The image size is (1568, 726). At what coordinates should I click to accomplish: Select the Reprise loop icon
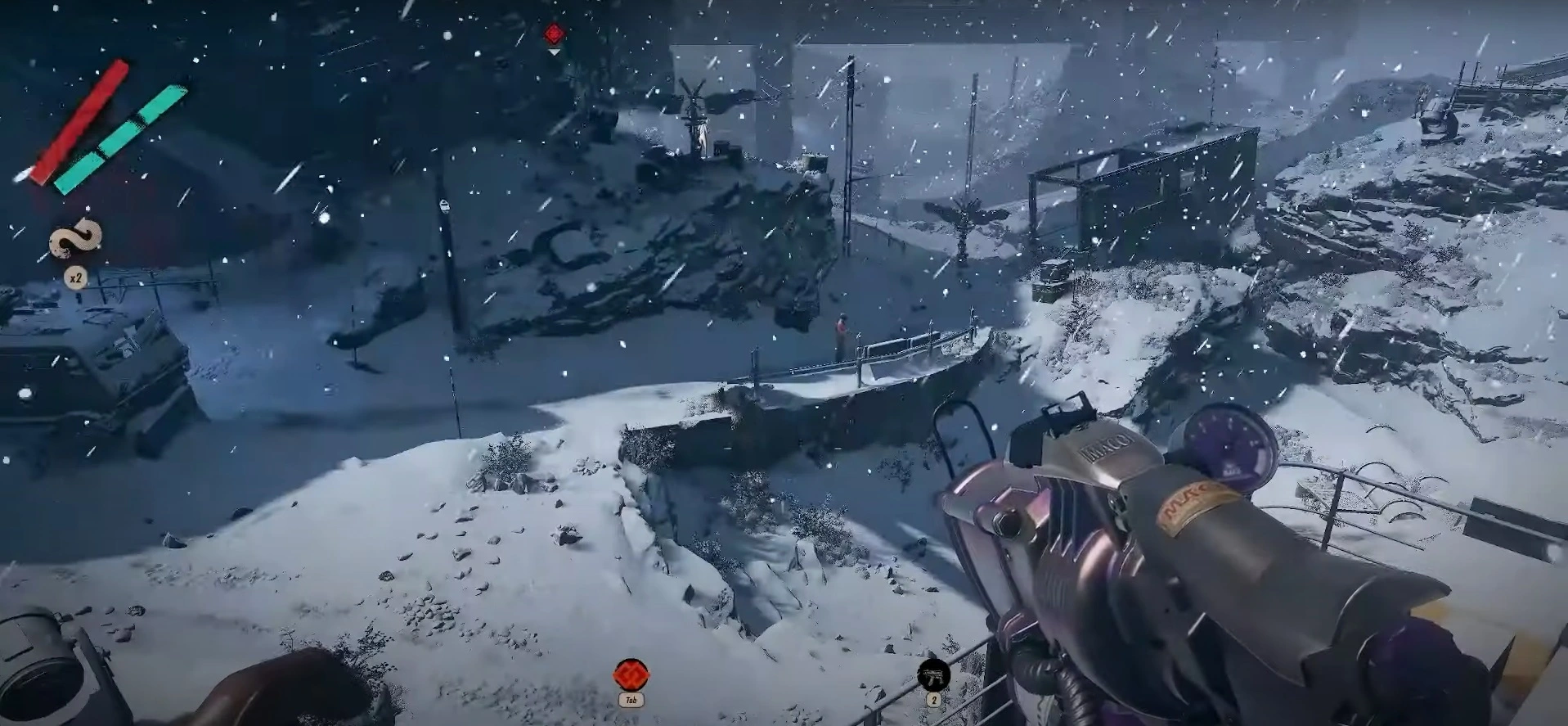tap(76, 239)
